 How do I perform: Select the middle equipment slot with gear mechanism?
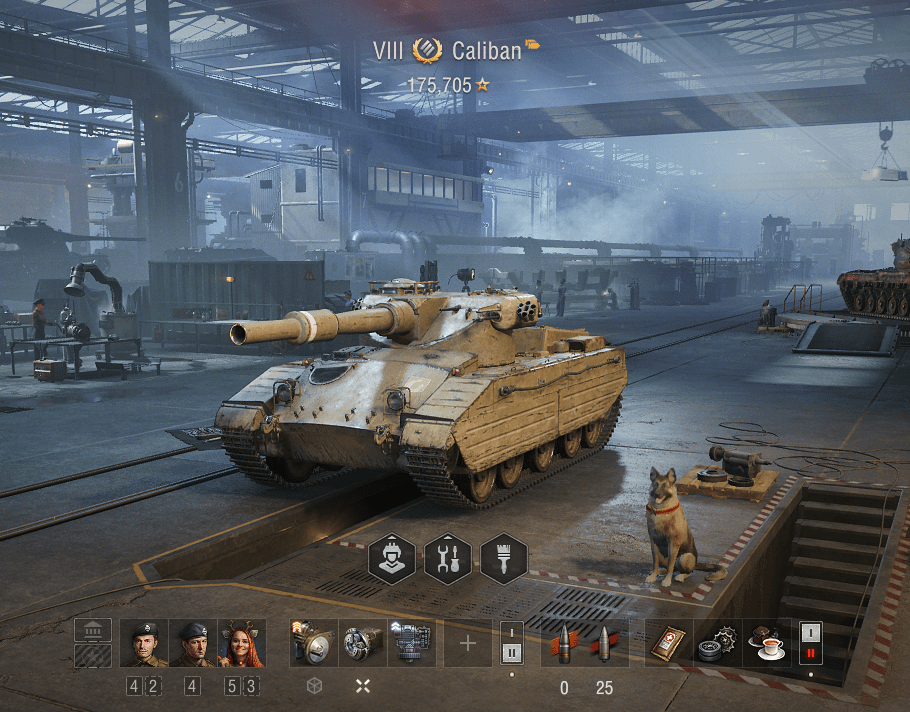[363, 643]
